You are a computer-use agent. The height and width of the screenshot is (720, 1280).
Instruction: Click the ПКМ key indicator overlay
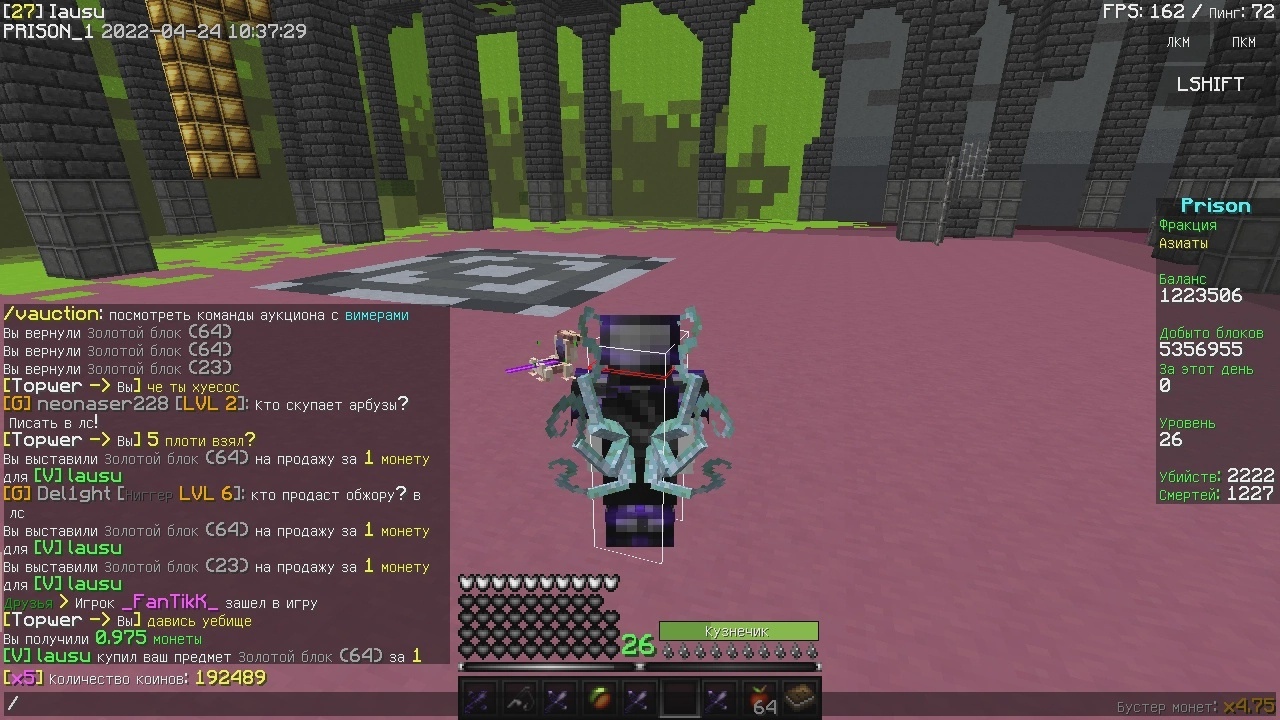[1243, 42]
